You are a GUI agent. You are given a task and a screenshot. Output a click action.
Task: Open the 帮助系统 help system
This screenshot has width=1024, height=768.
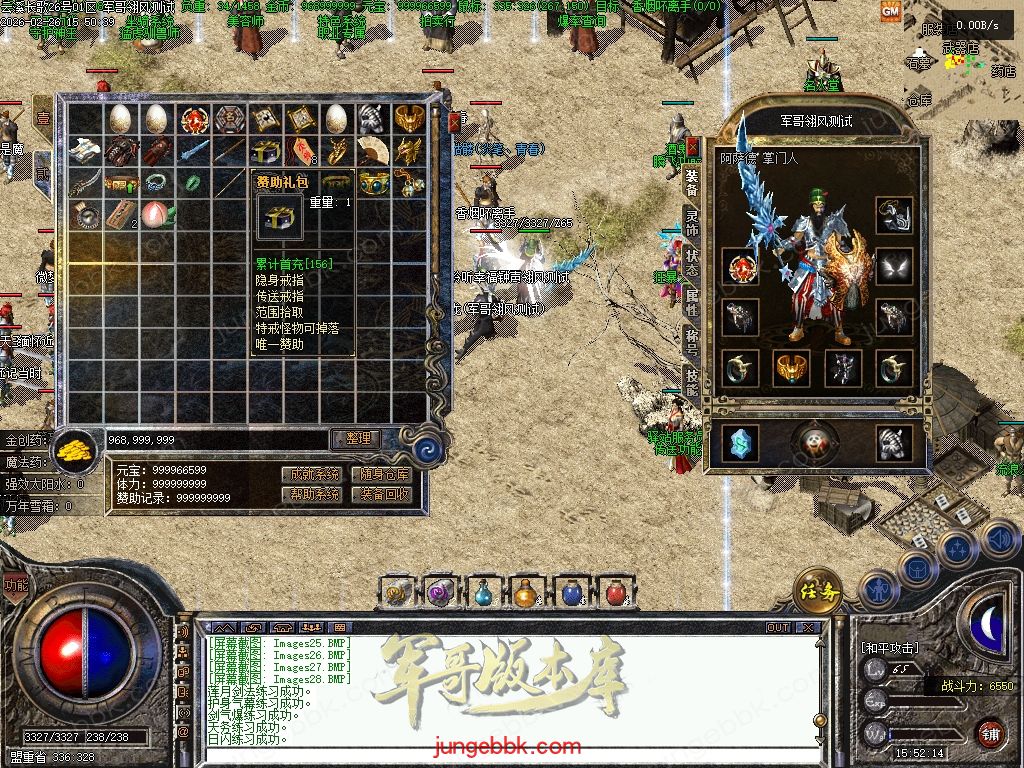pos(315,494)
